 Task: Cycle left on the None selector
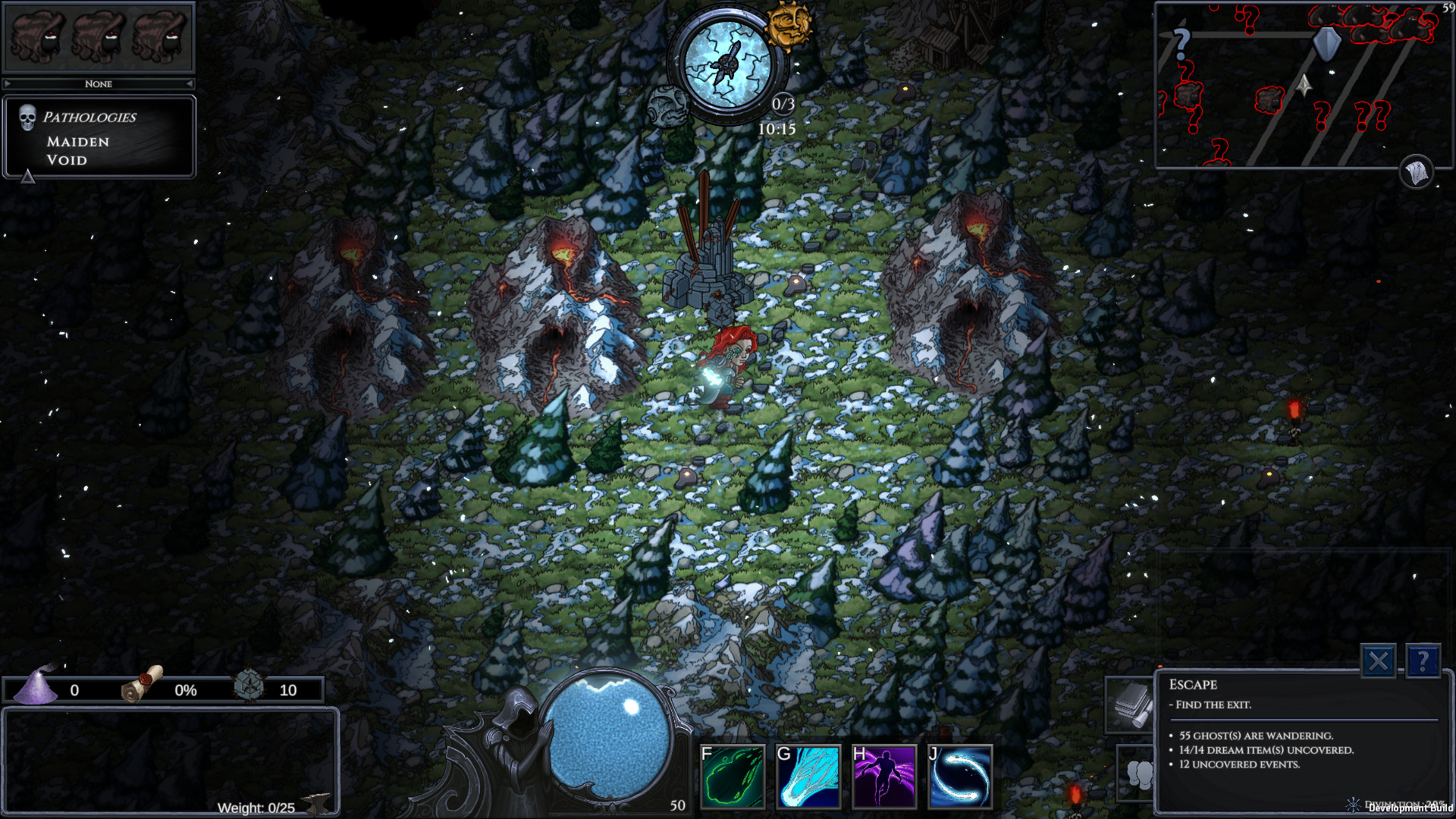point(8,83)
